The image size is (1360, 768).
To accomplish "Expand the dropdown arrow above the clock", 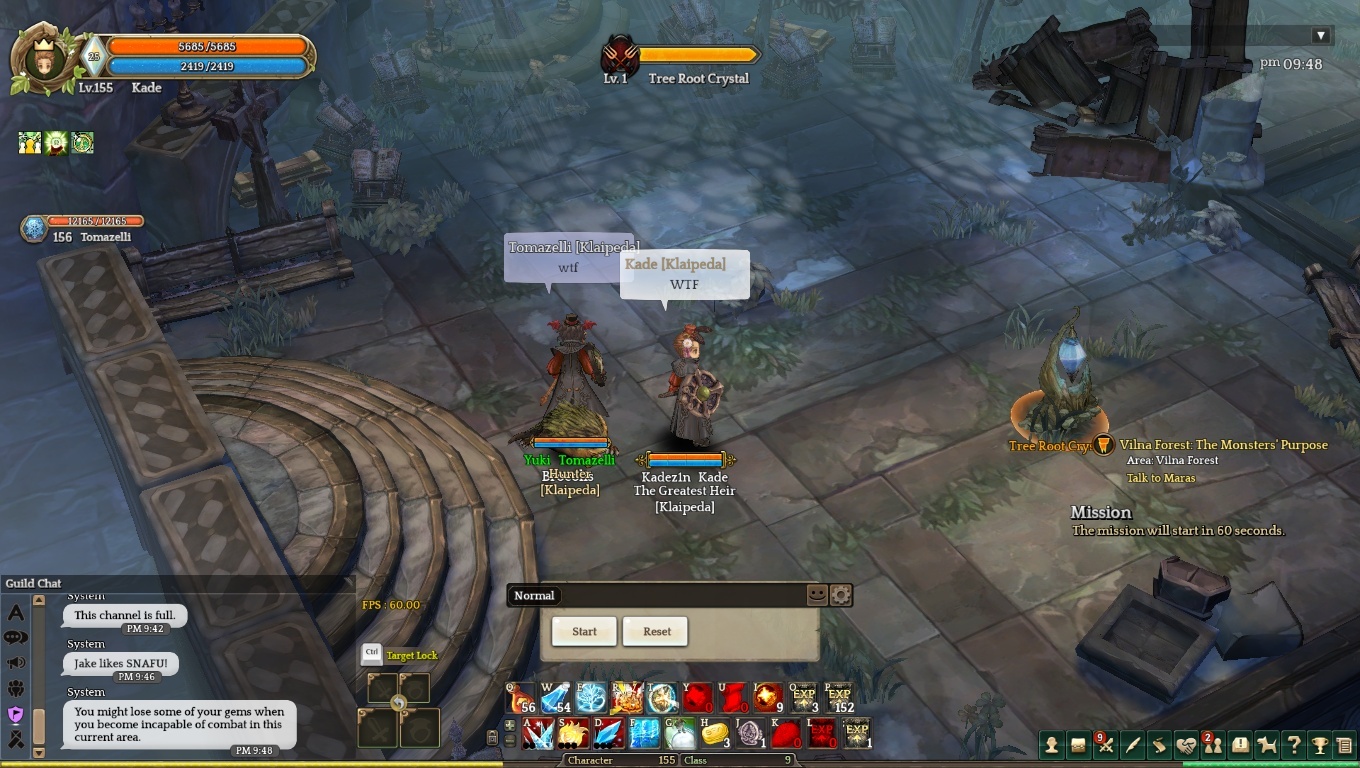I will (1320, 36).
